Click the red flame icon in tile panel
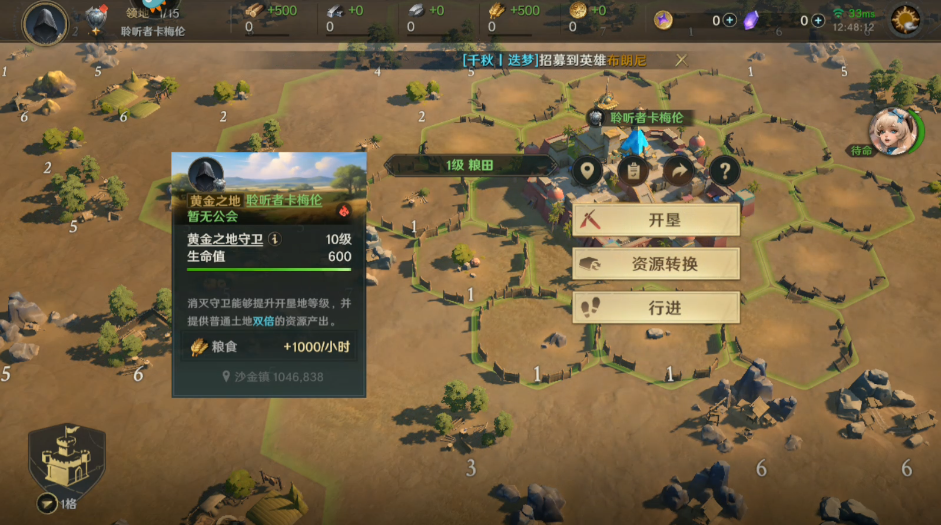Image resolution: width=941 pixels, height=525 pixels. coord(341,213)
